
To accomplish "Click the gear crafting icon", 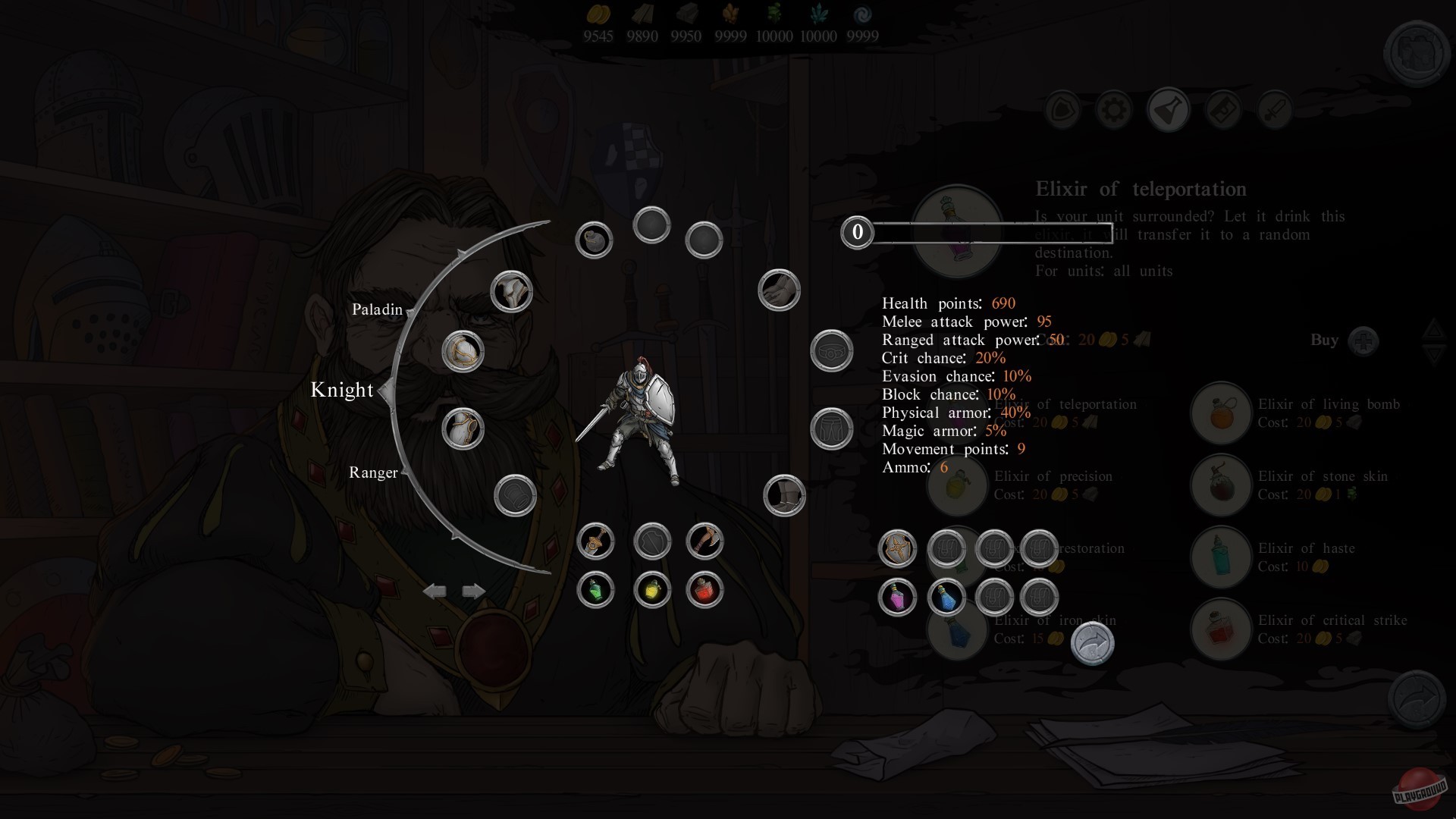I will click(x=1113, y=109).
